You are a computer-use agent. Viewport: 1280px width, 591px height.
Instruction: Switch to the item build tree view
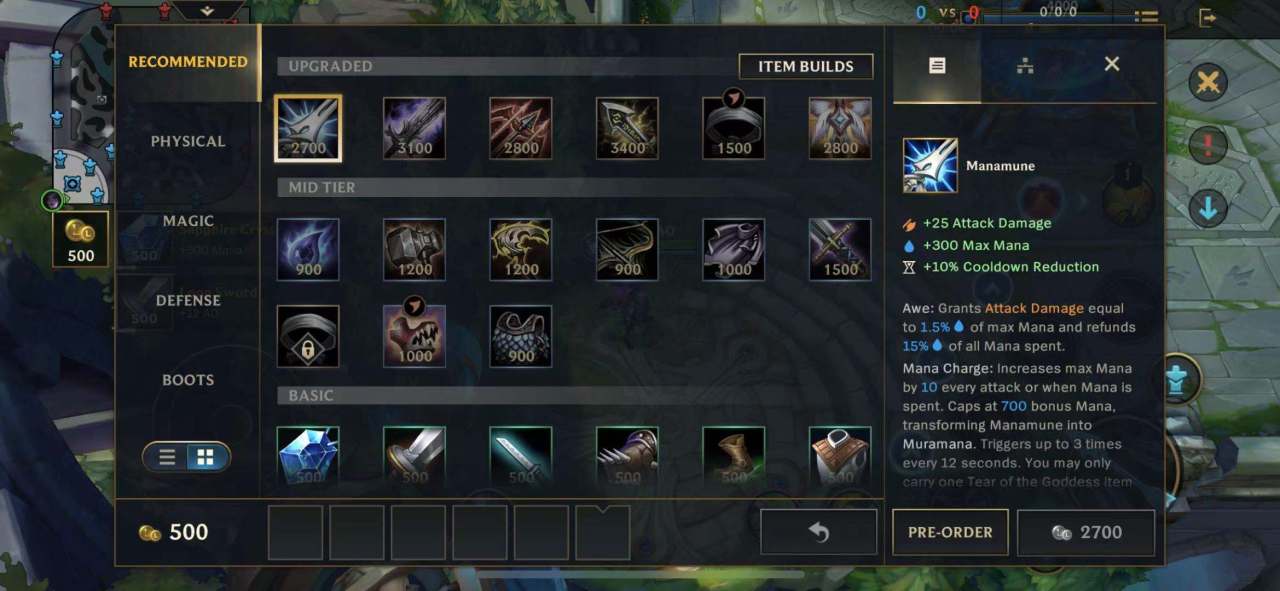pyautogui.click(x=1024, y=66)
